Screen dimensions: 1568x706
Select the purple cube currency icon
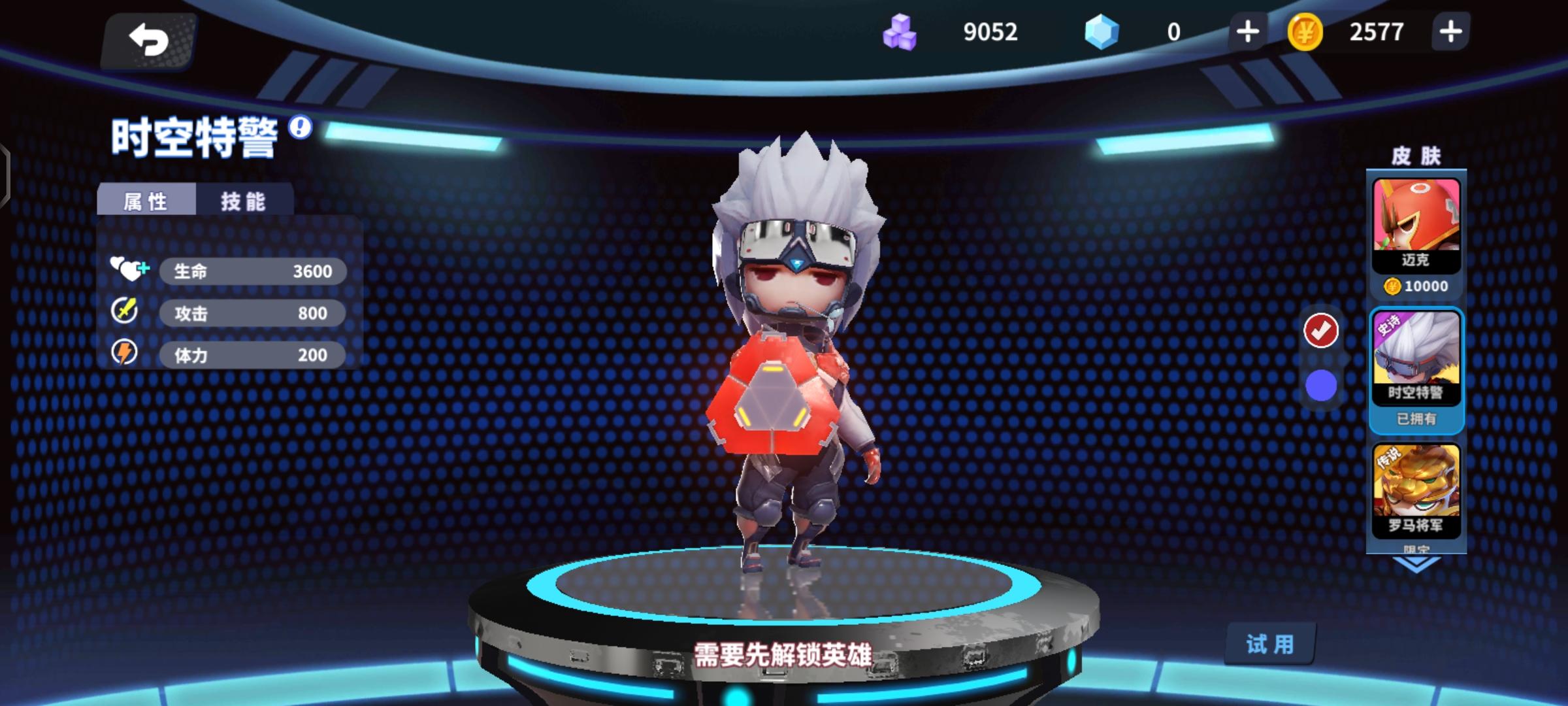(901, 31)
